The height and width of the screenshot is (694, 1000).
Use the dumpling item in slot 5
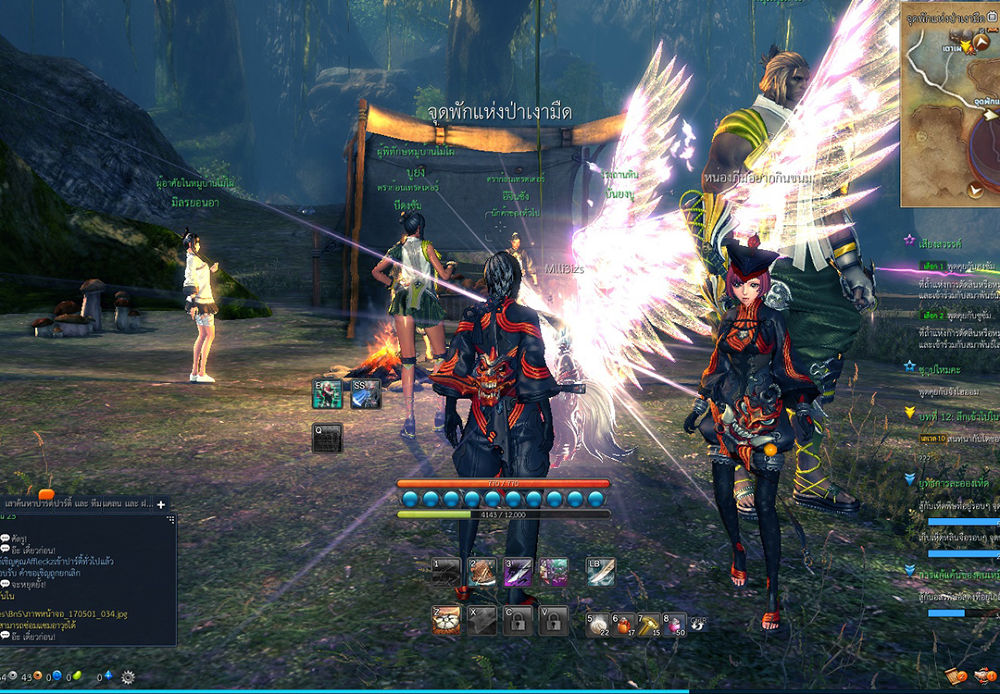(x=599, y=624)
